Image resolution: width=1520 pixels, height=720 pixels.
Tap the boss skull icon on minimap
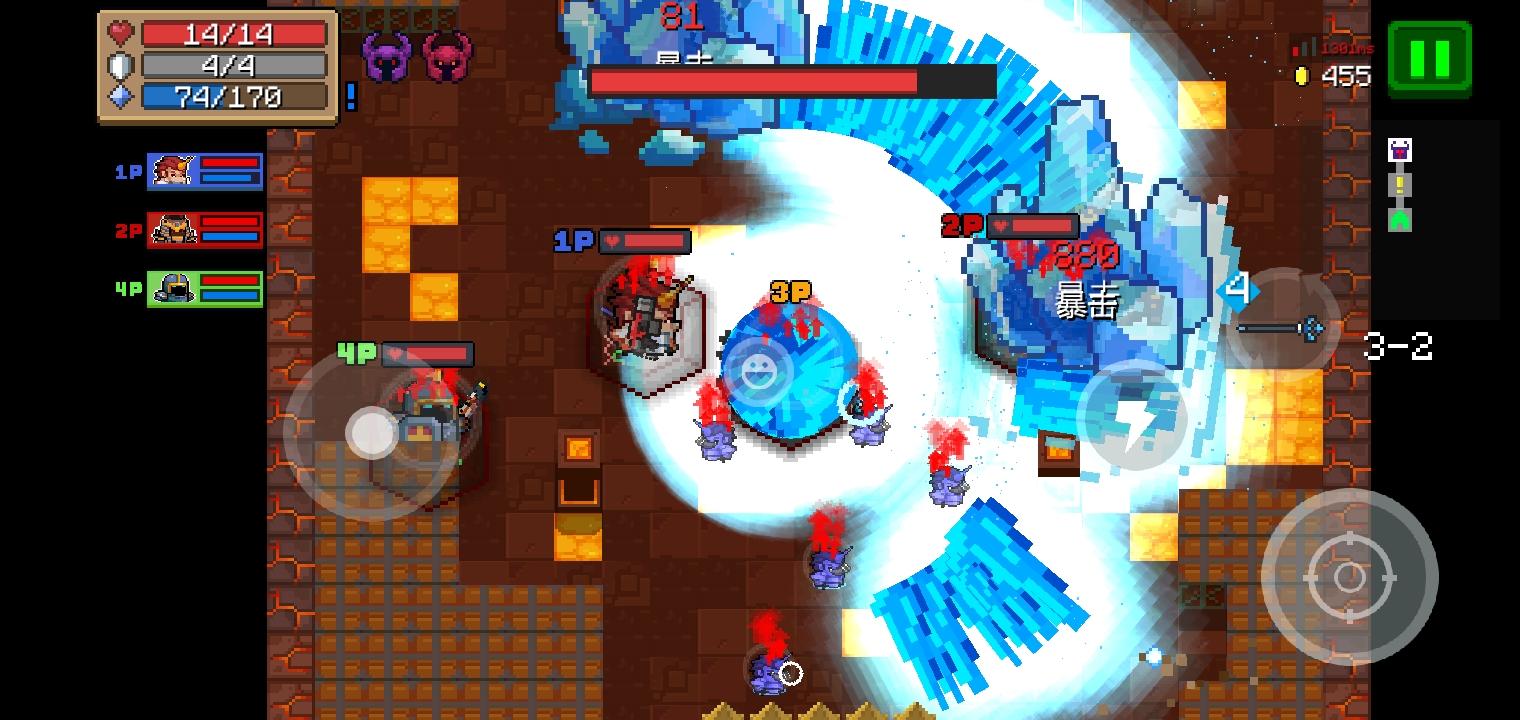pyautogui.click(x=1400, y=149)
